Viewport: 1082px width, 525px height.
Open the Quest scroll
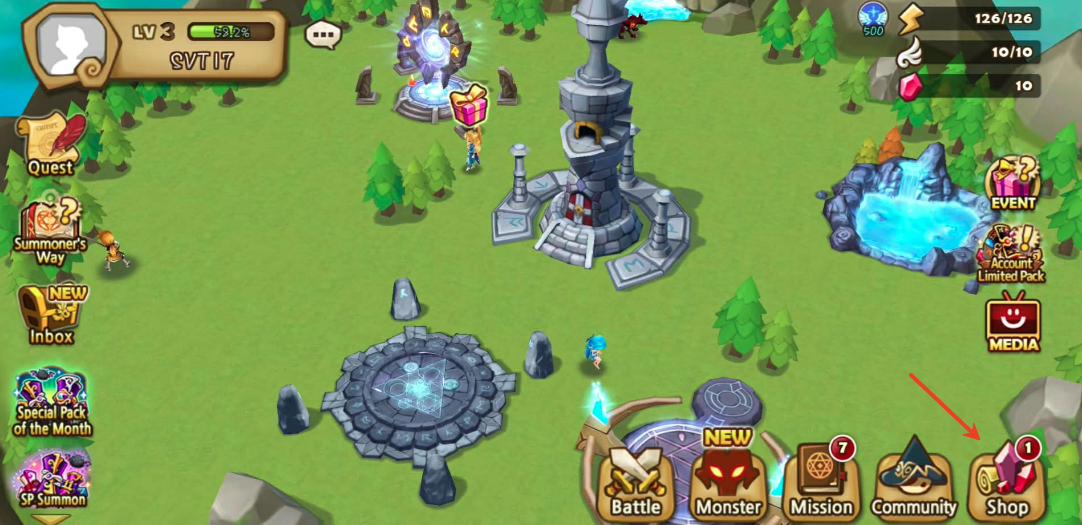coord(50,145)
